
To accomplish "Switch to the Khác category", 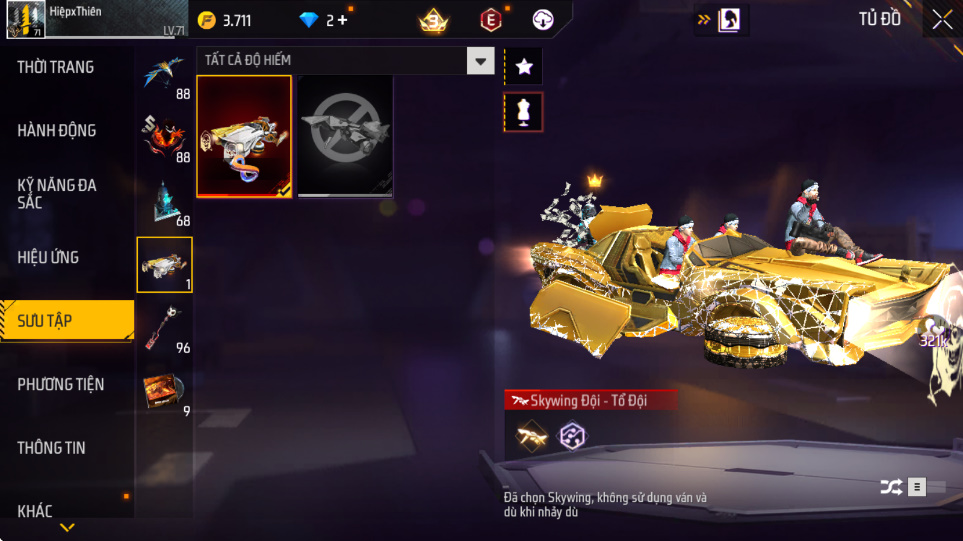I will (35, 511).
